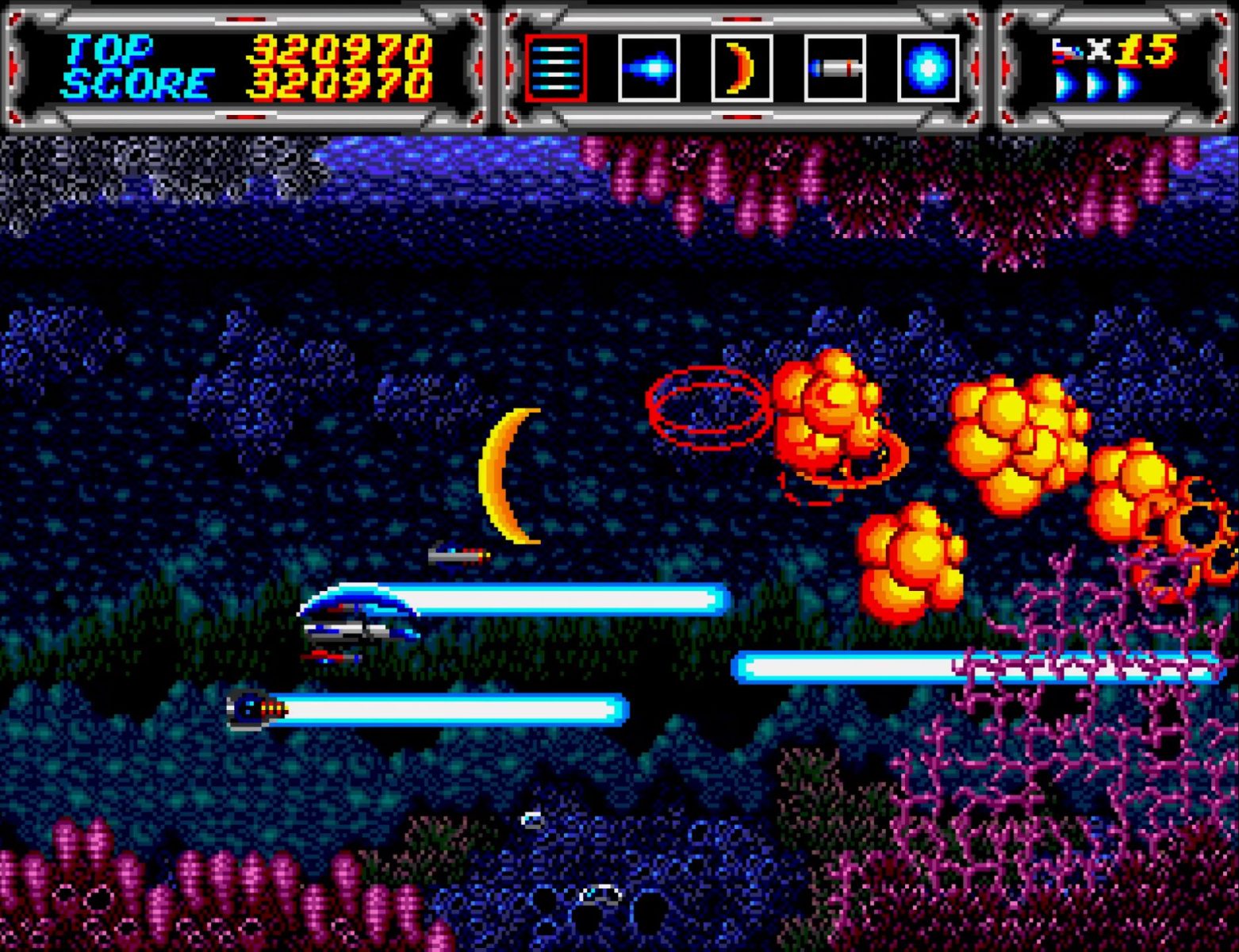Choose the blue back-shot weapon icon

(x=648, y=68)
